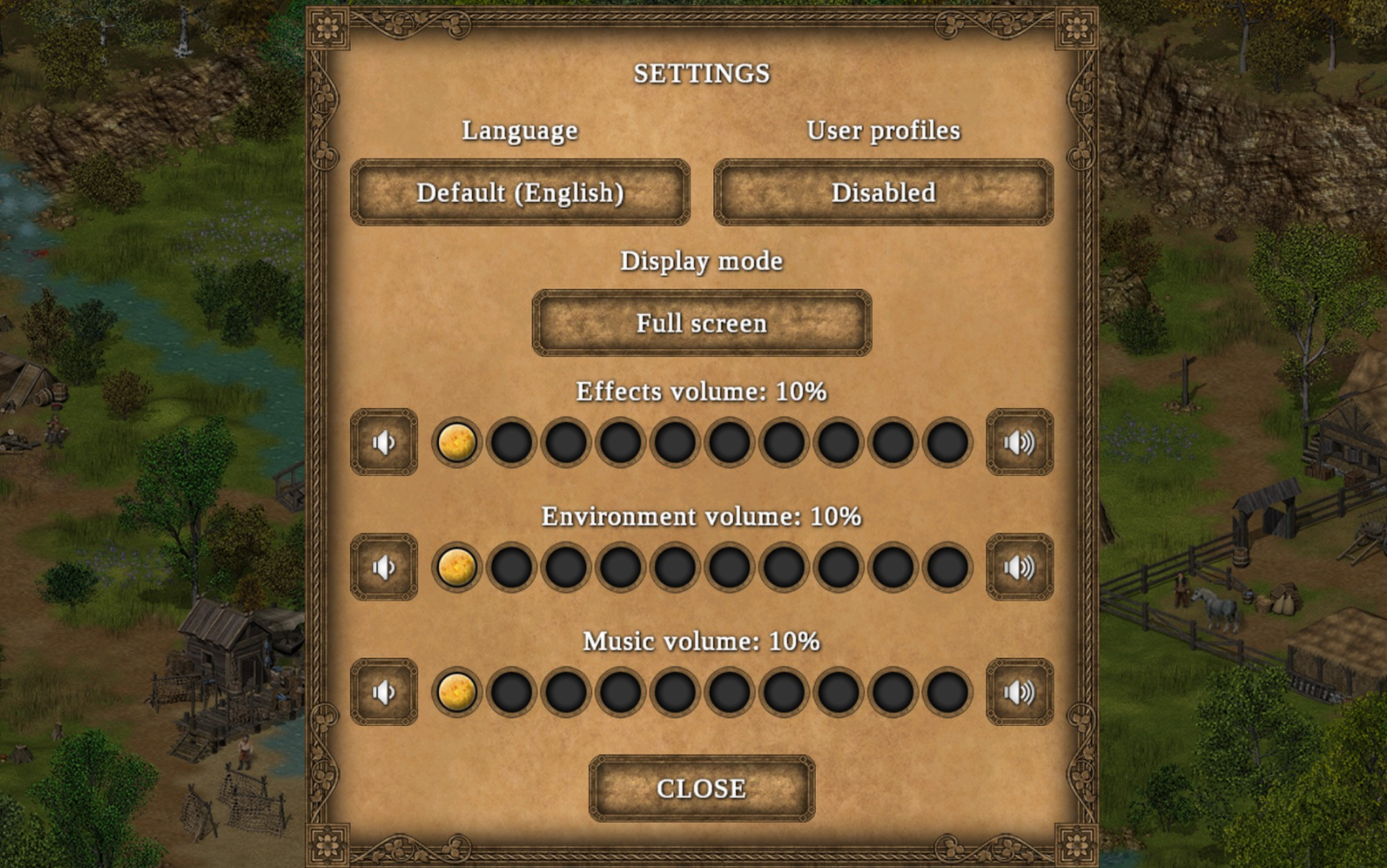Change the Default (English) language option
1387x868 pixels.
pyautogui.click(x=520, y=193)
